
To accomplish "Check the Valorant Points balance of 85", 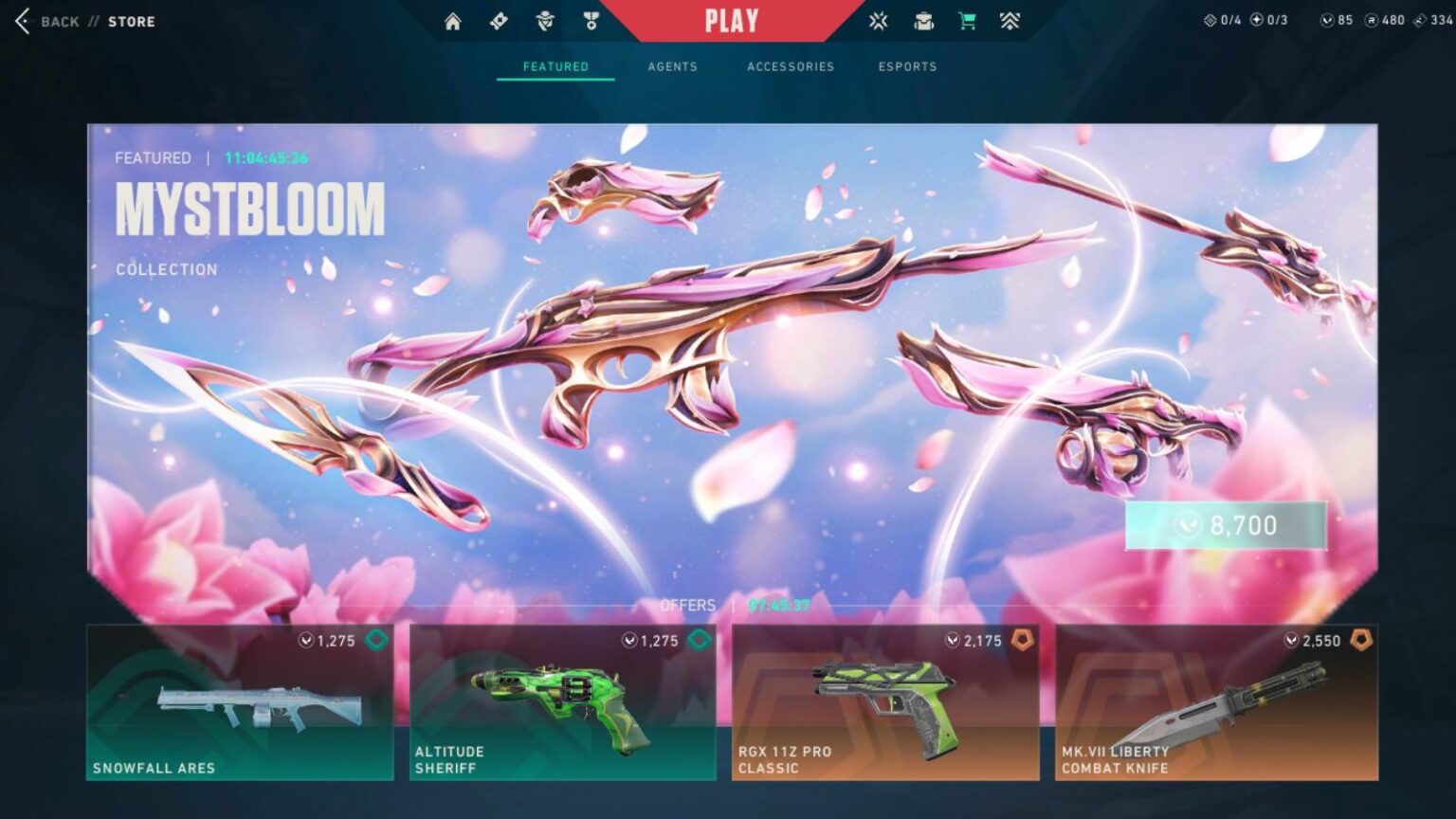I will tap(1335, 19).
